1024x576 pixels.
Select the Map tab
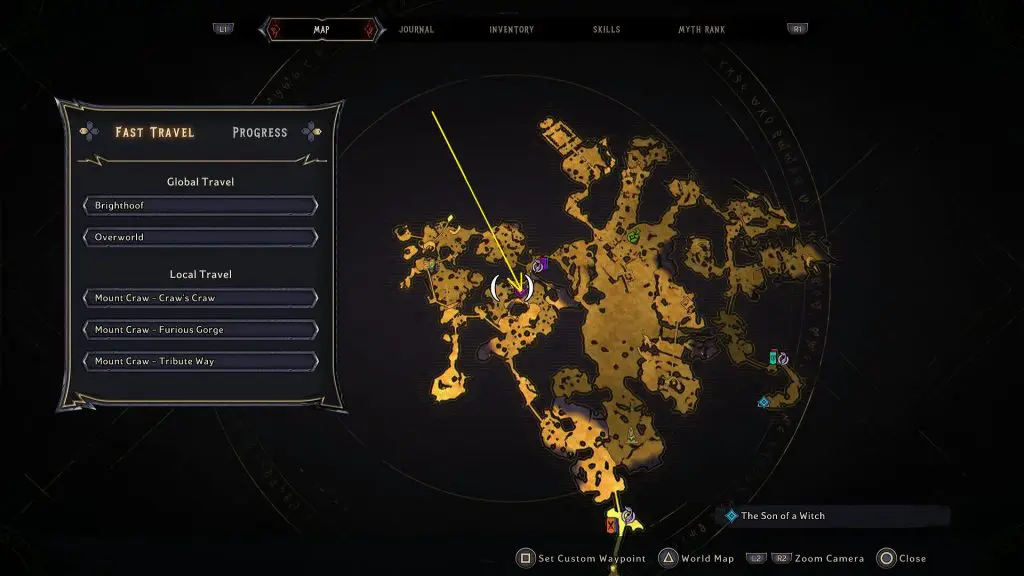click(321, 30)
